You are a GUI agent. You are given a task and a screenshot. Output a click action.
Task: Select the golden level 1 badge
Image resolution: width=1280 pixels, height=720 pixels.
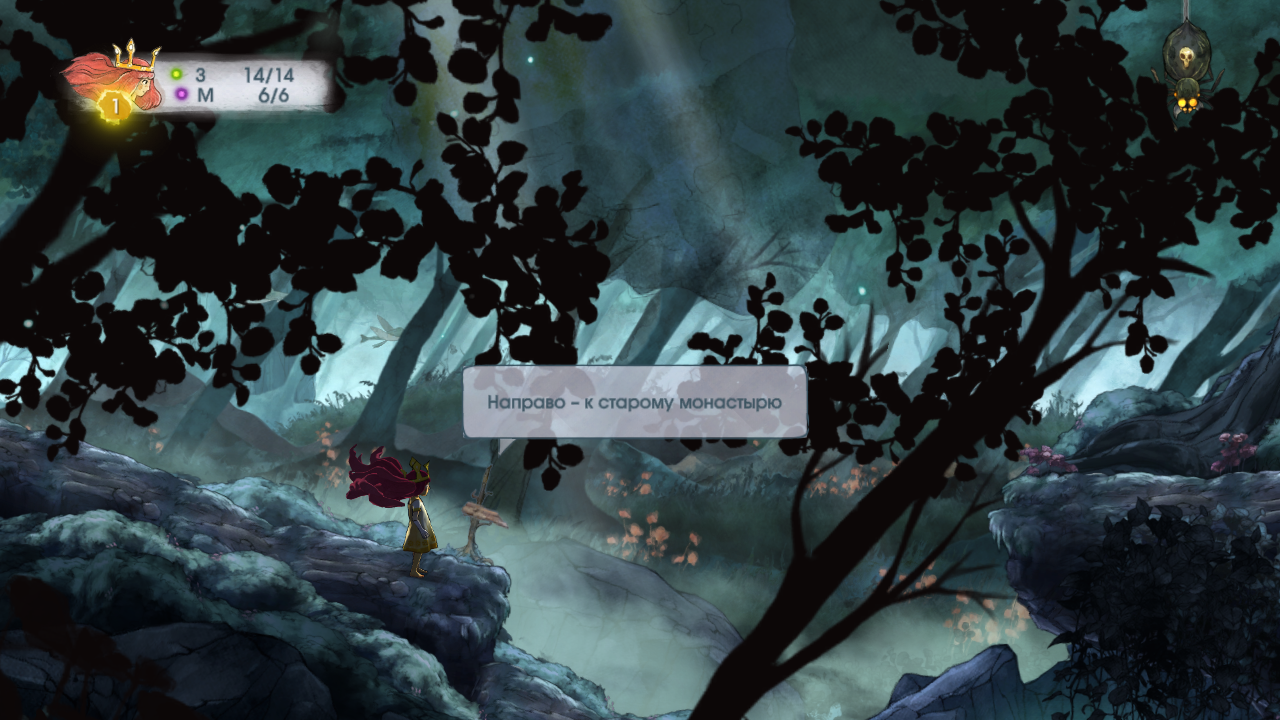click(114, 105)
